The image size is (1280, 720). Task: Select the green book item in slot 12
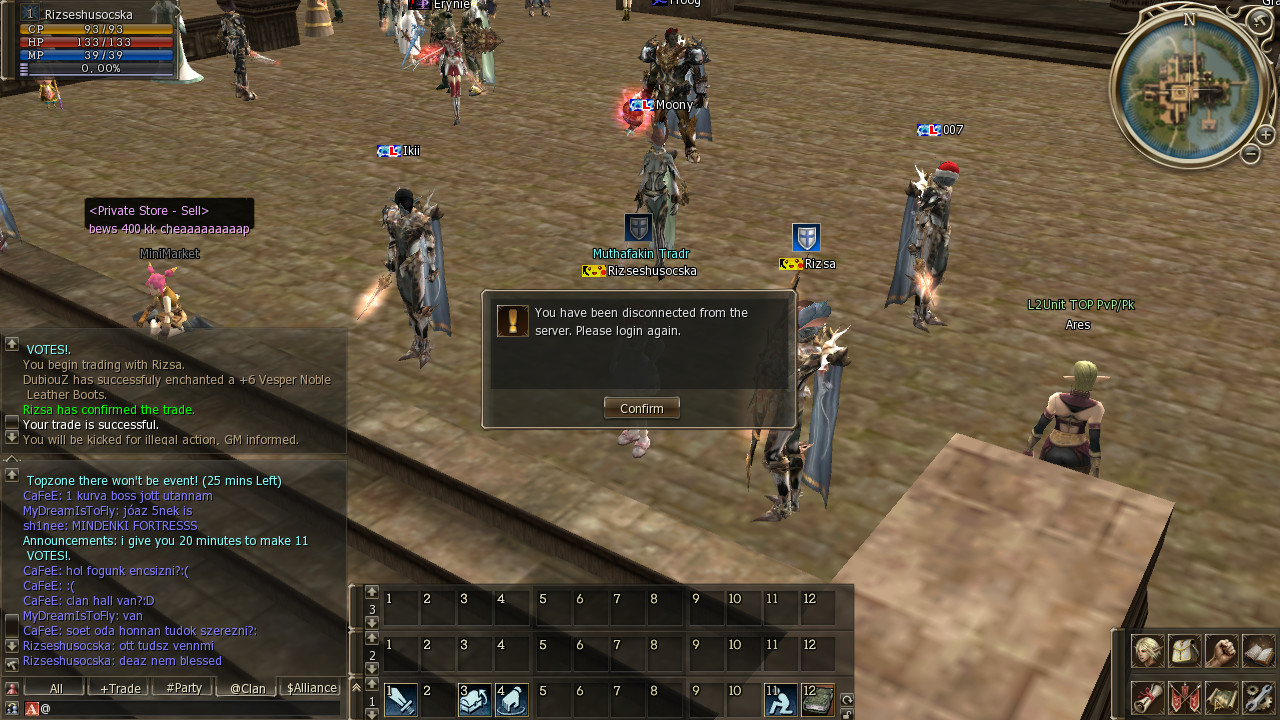point(818,700)
